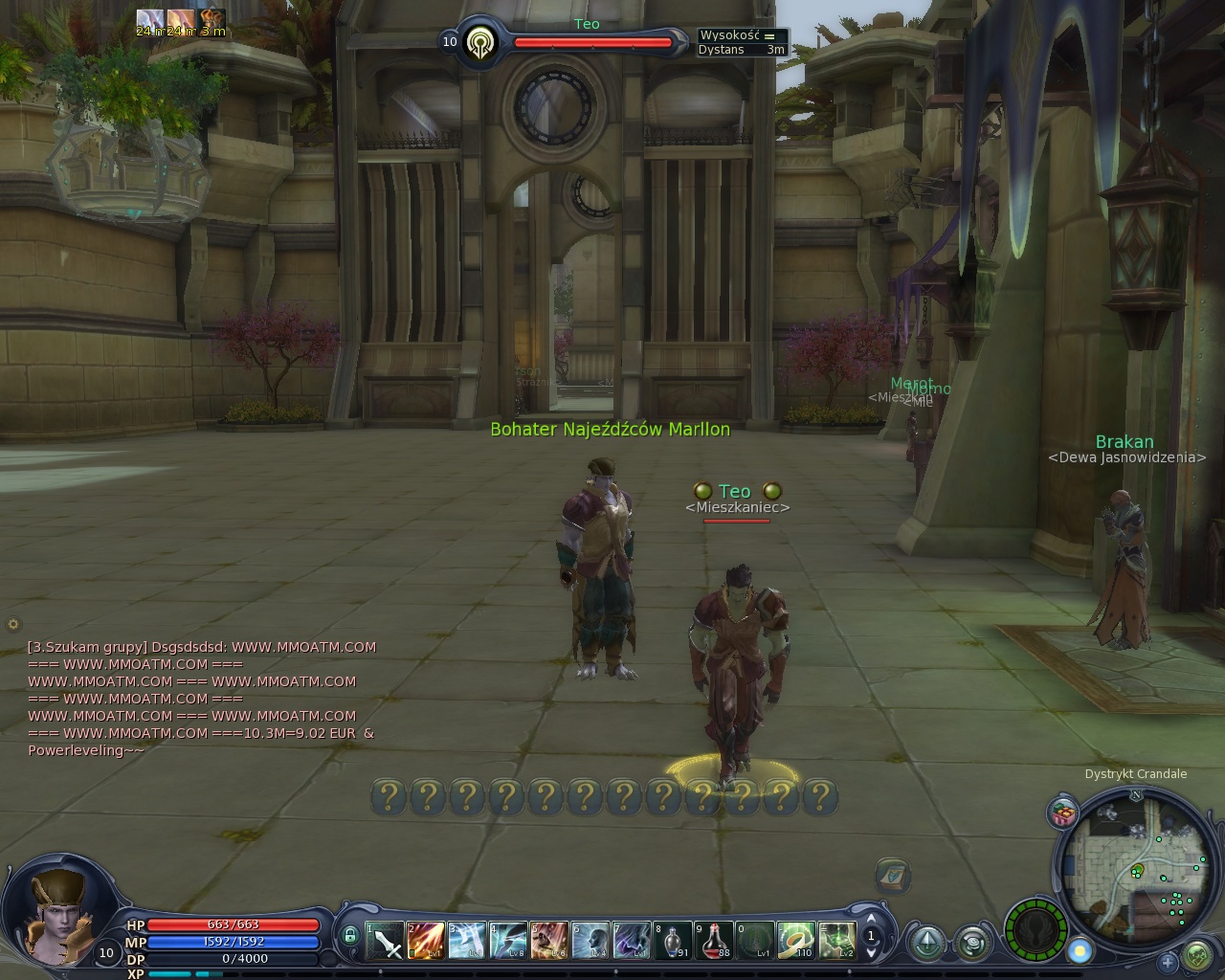Use the blue potion with 91 charges
The width and height of the screenshot is (1225, 980).
[x=673, y=941]
